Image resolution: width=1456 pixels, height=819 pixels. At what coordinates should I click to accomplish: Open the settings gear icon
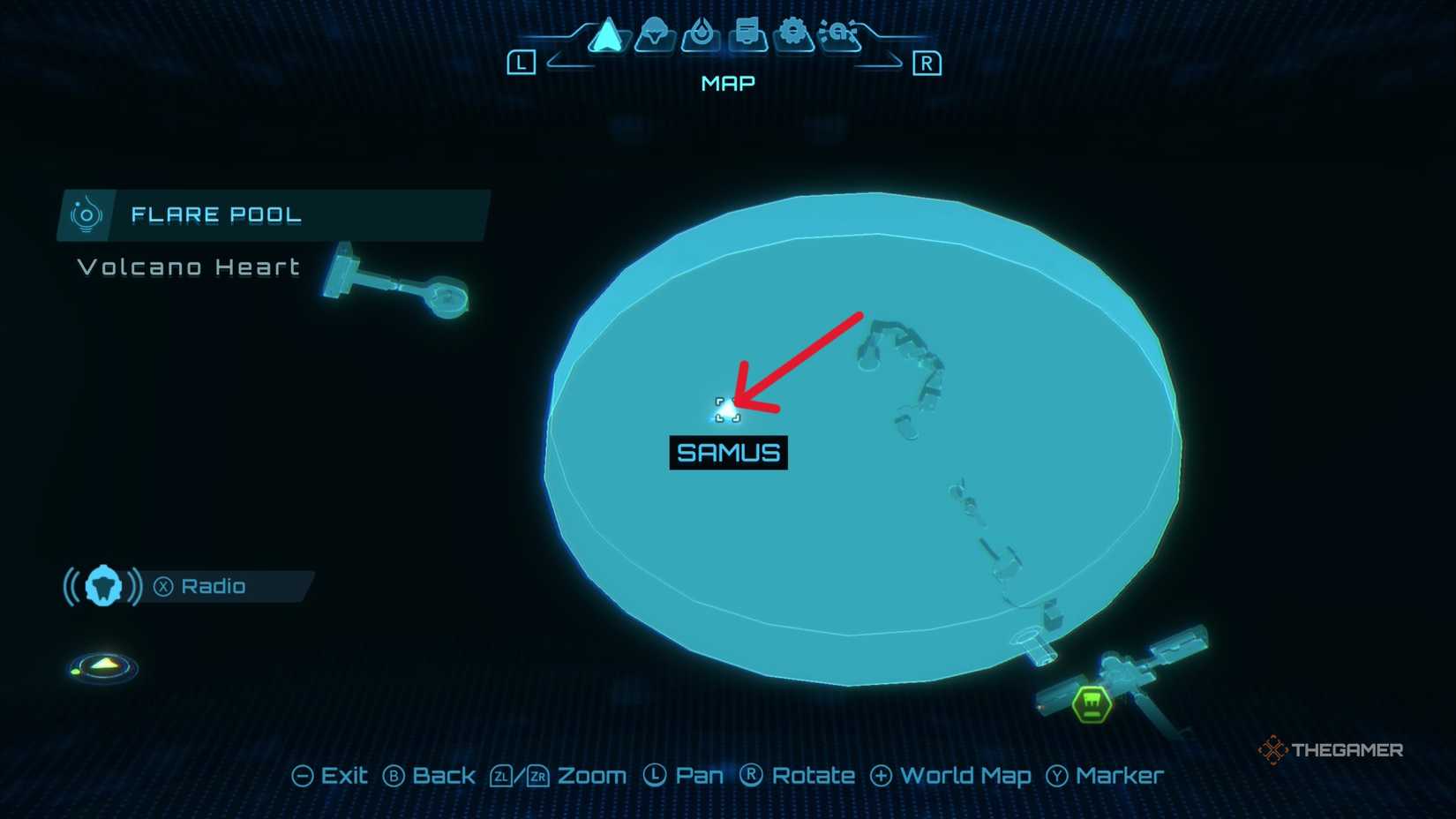794,35
